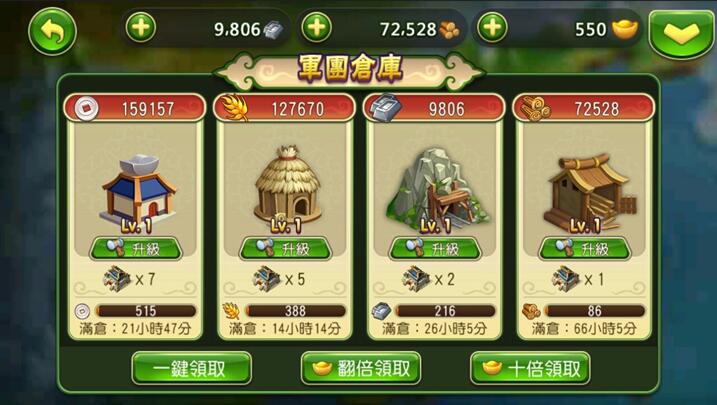Upgrade the coin treasury building
Viewport: 717px width, 405px height.
point(135,248)
